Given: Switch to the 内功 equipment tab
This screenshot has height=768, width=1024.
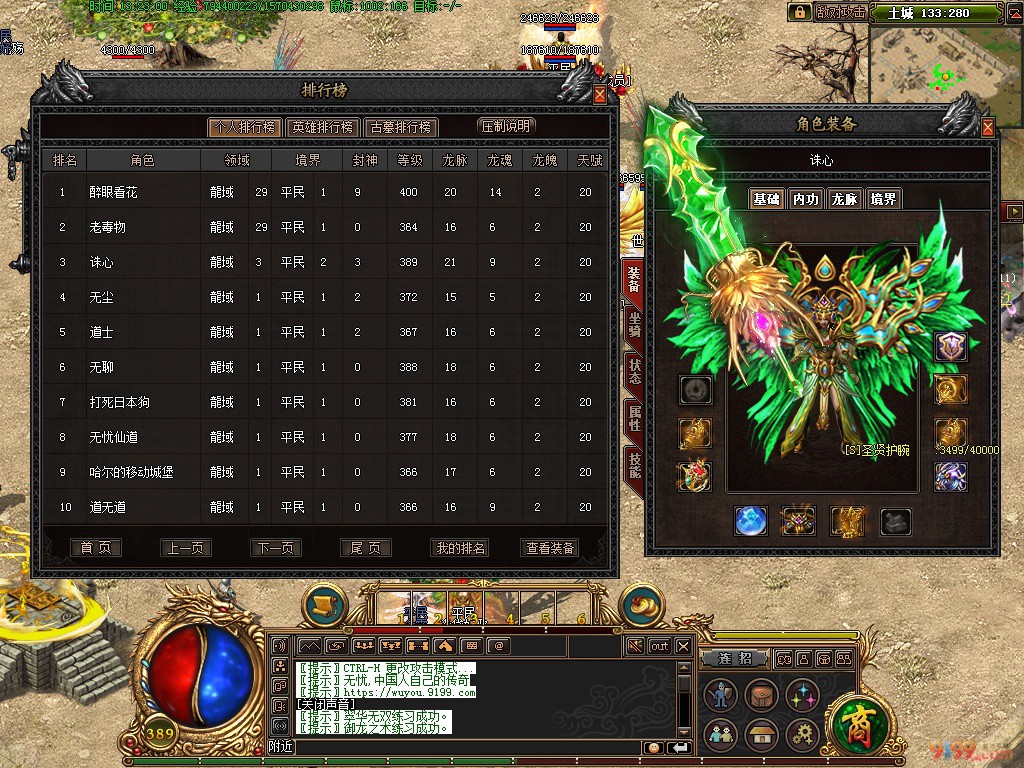Looking at the screenshot, I should 805,199.
